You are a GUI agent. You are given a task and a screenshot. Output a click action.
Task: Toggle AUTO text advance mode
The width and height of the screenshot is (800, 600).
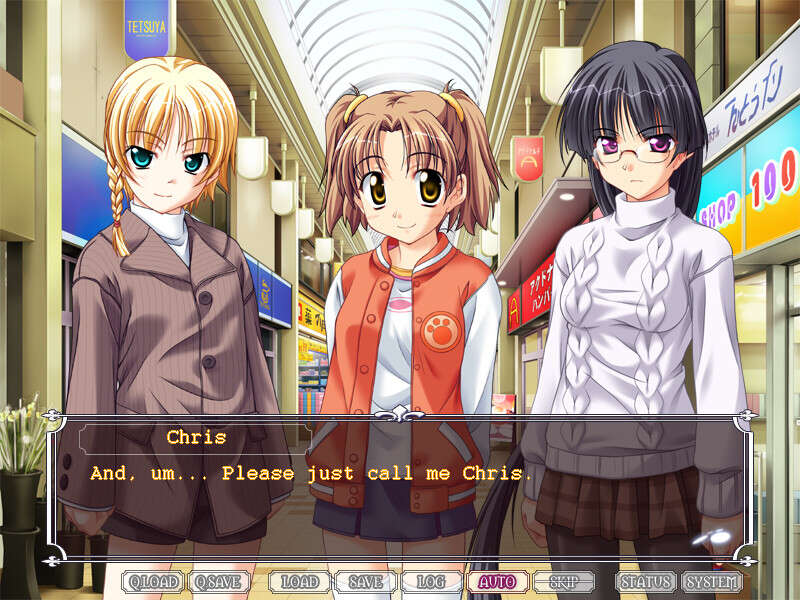(x=497, y=581)
